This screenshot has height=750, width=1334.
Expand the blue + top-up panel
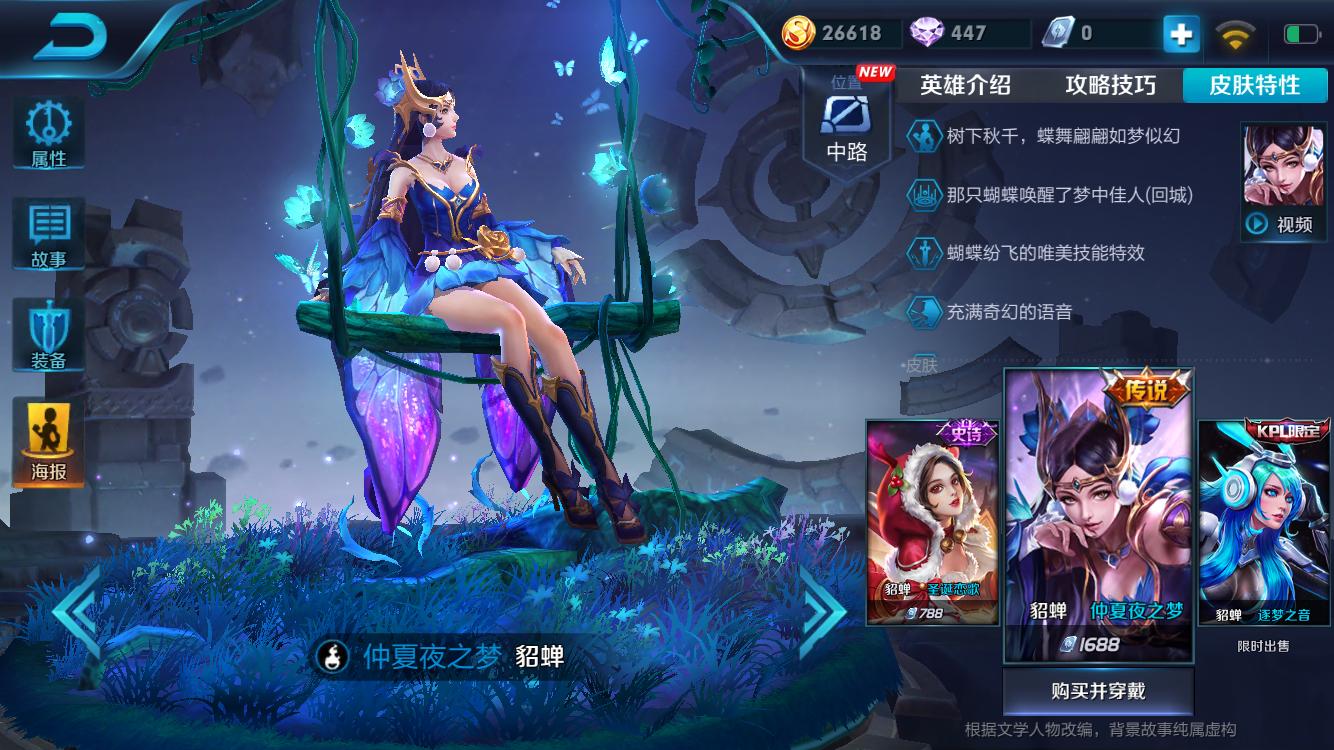tap(1181, 33)
